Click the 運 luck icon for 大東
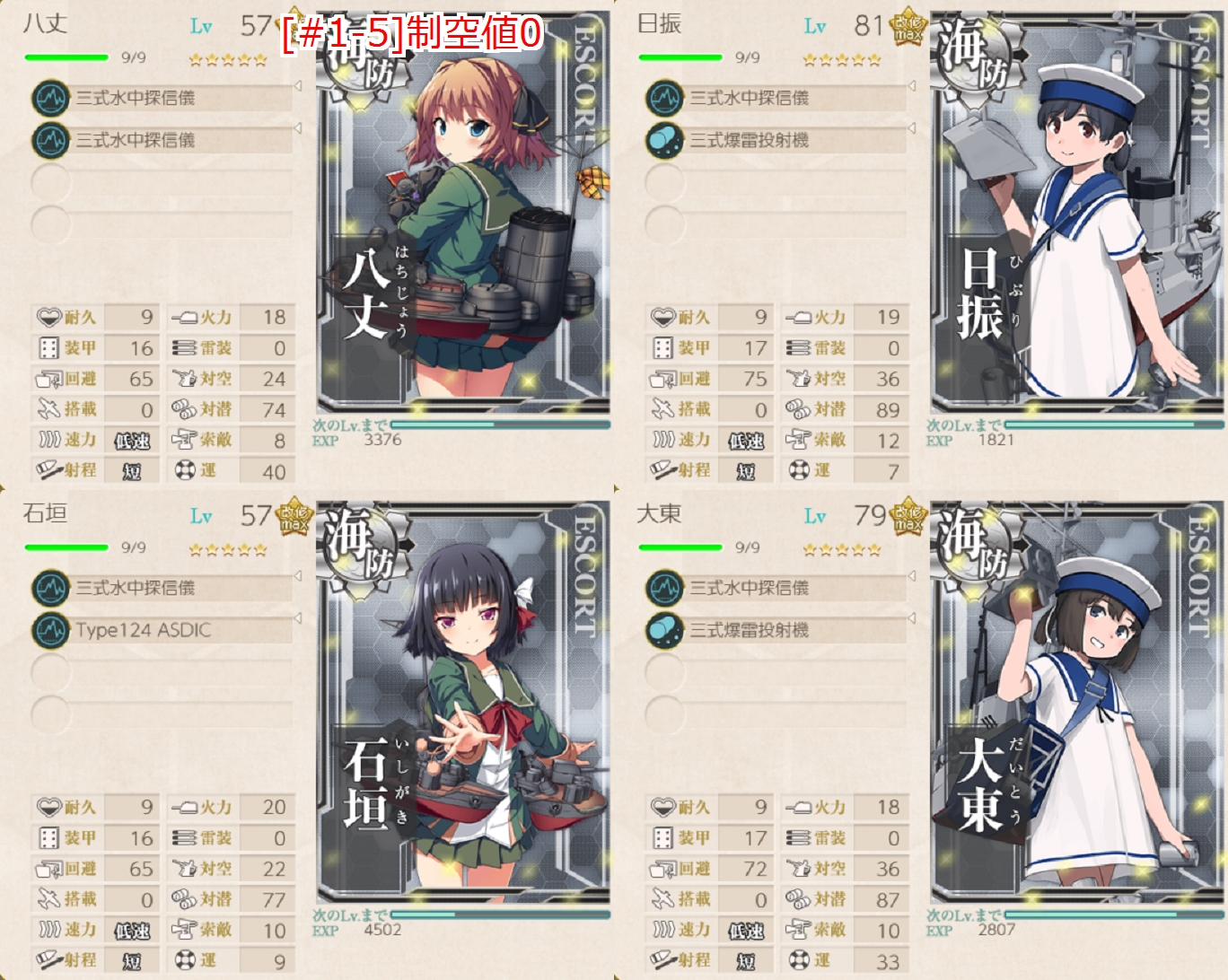 pyautogui.click(x=799, y=959)
